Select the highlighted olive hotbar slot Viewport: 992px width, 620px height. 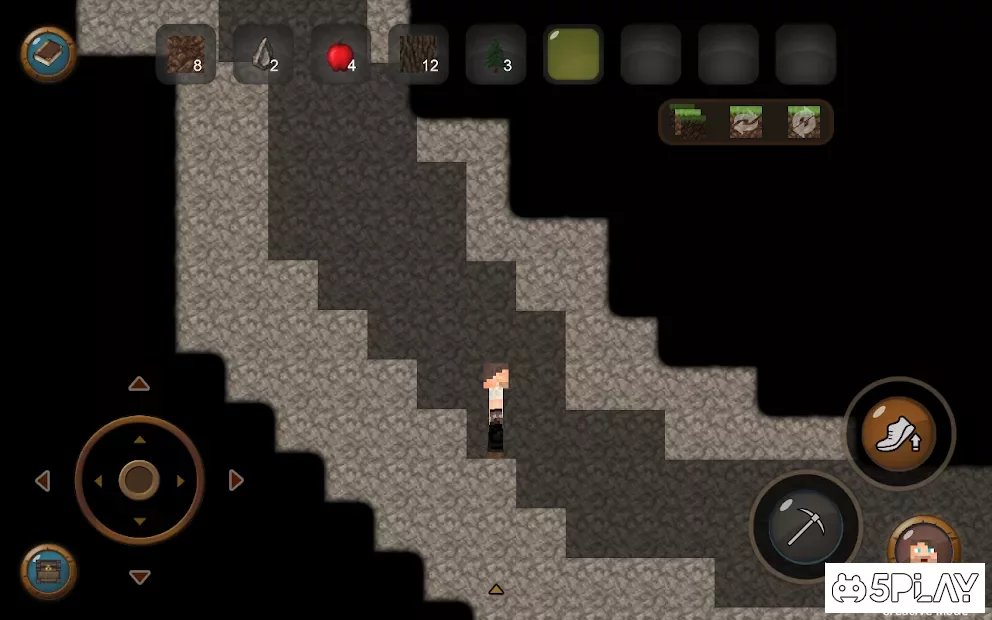573,54
